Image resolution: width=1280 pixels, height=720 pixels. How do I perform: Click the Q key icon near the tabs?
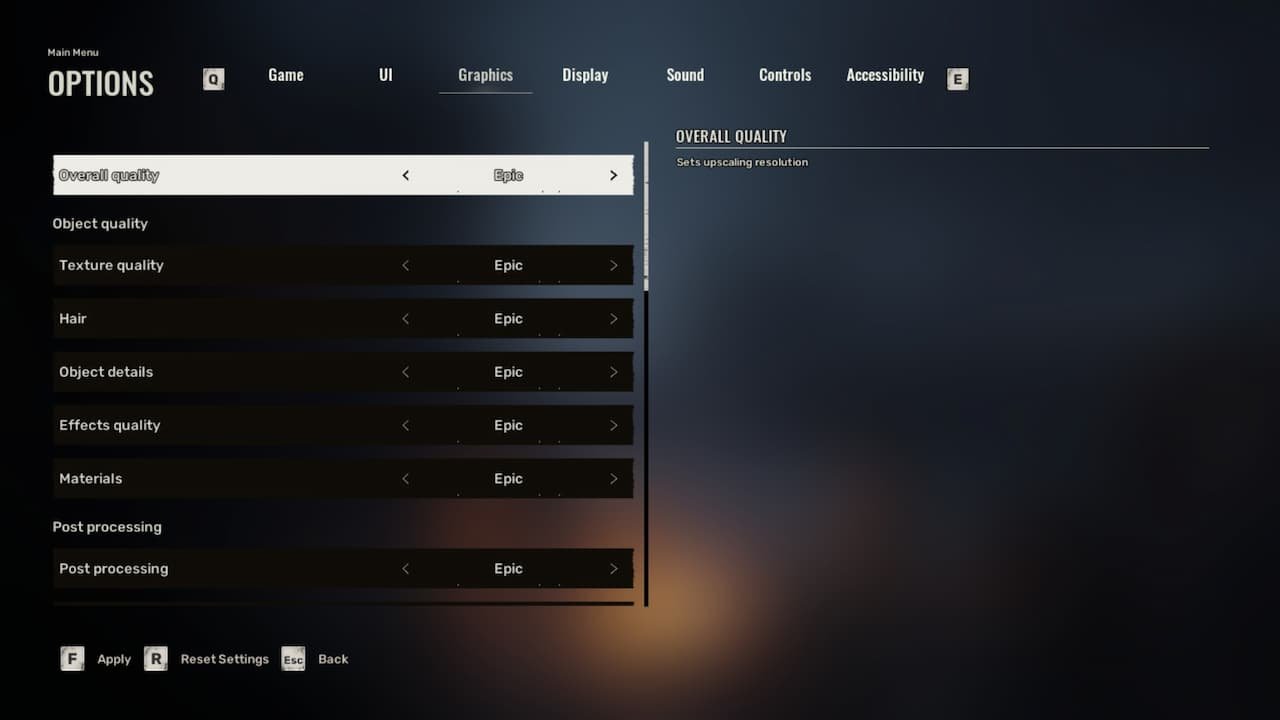click(213, 78)
